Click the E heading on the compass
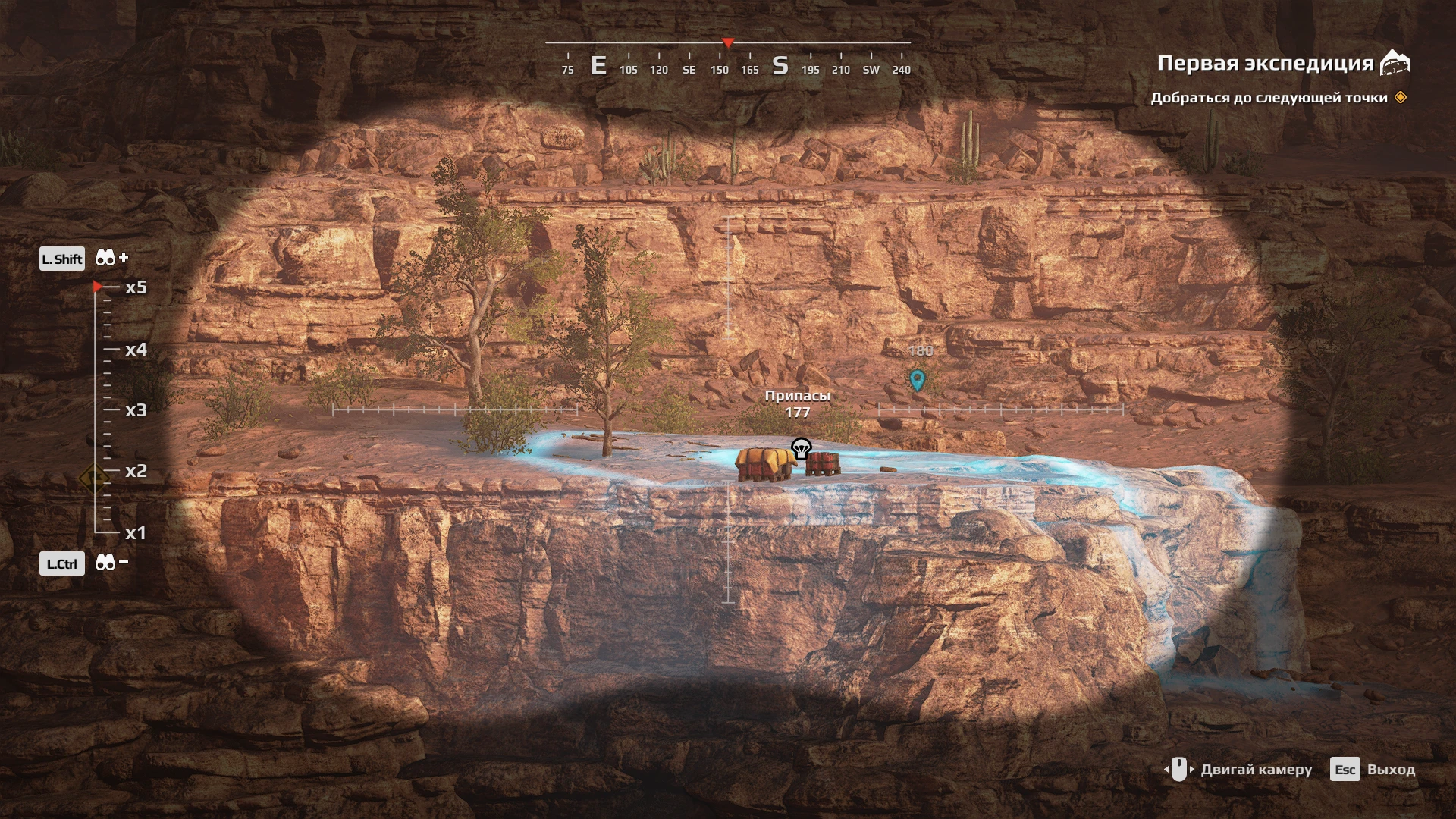 pyautogui.click(x=598, y=67)
